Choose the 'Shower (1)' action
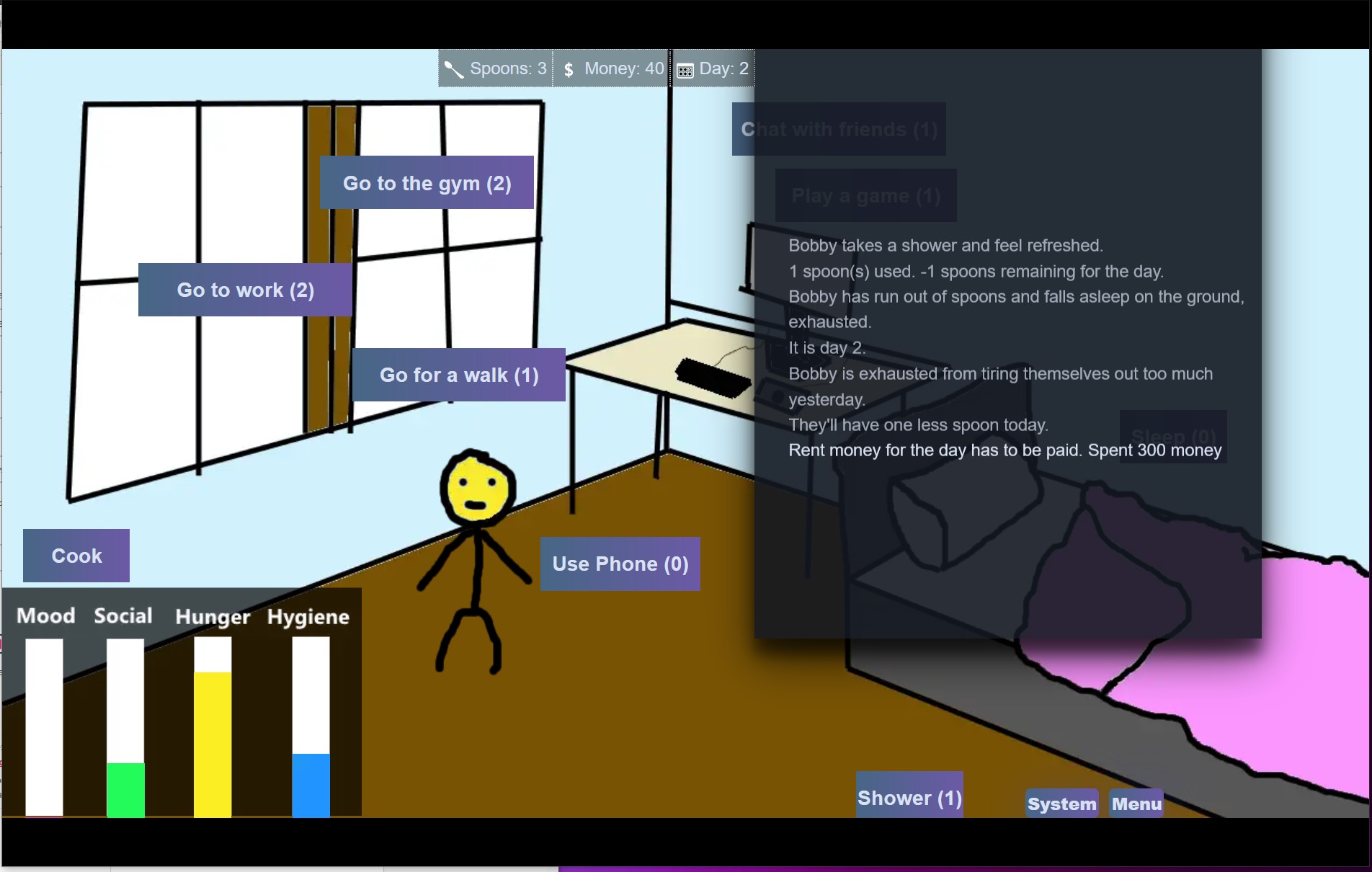1372x872 pixels. (x=909, y=796)
